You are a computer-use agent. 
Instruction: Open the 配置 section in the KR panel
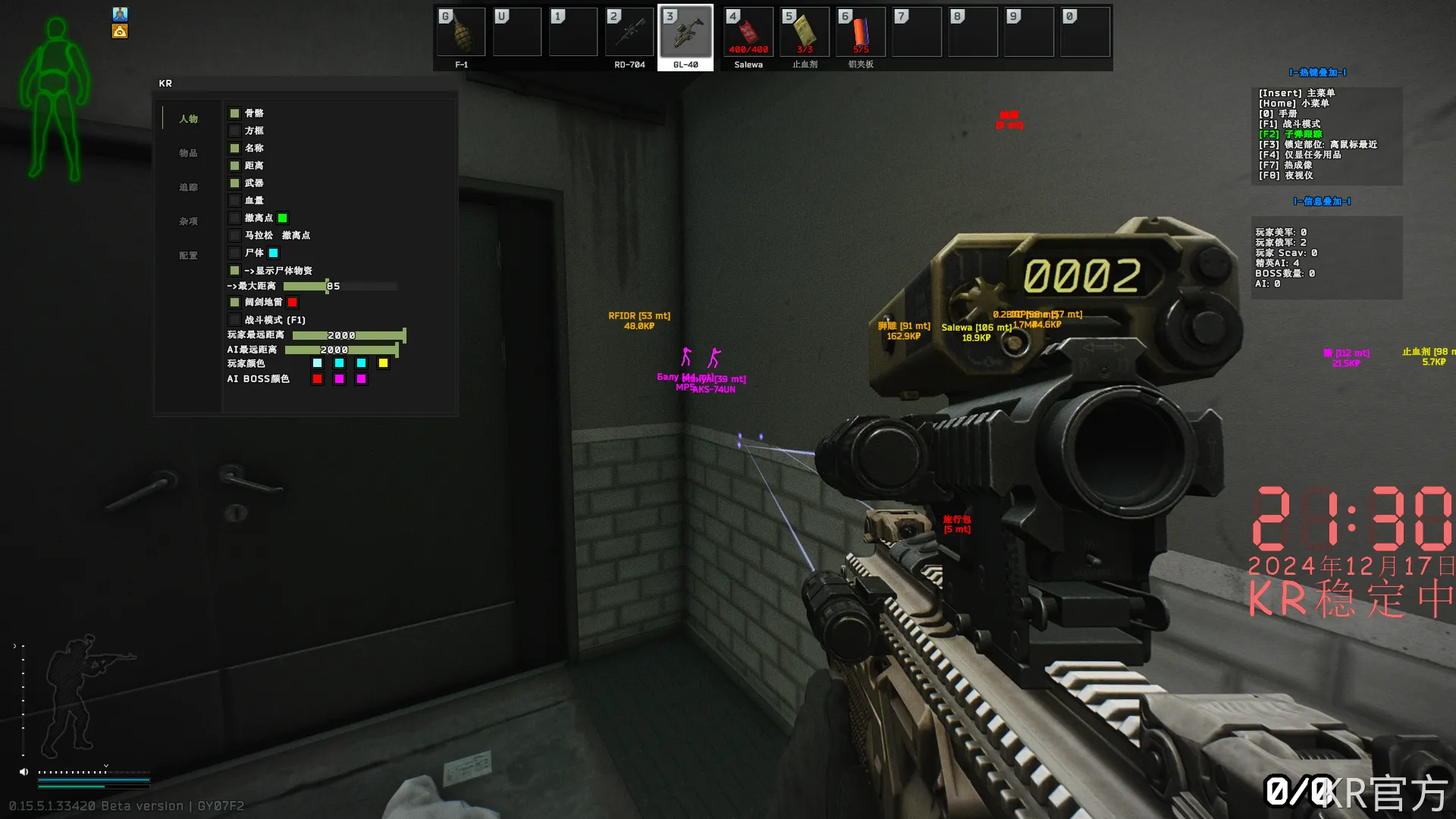[188, 256]
